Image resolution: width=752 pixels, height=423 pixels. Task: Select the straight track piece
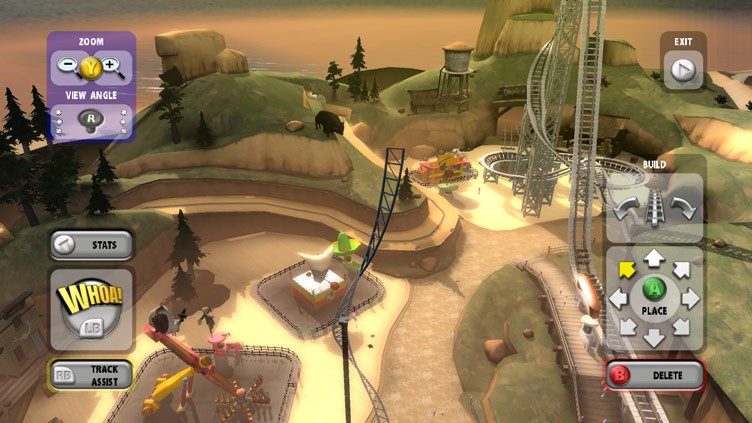coord(656,208)
